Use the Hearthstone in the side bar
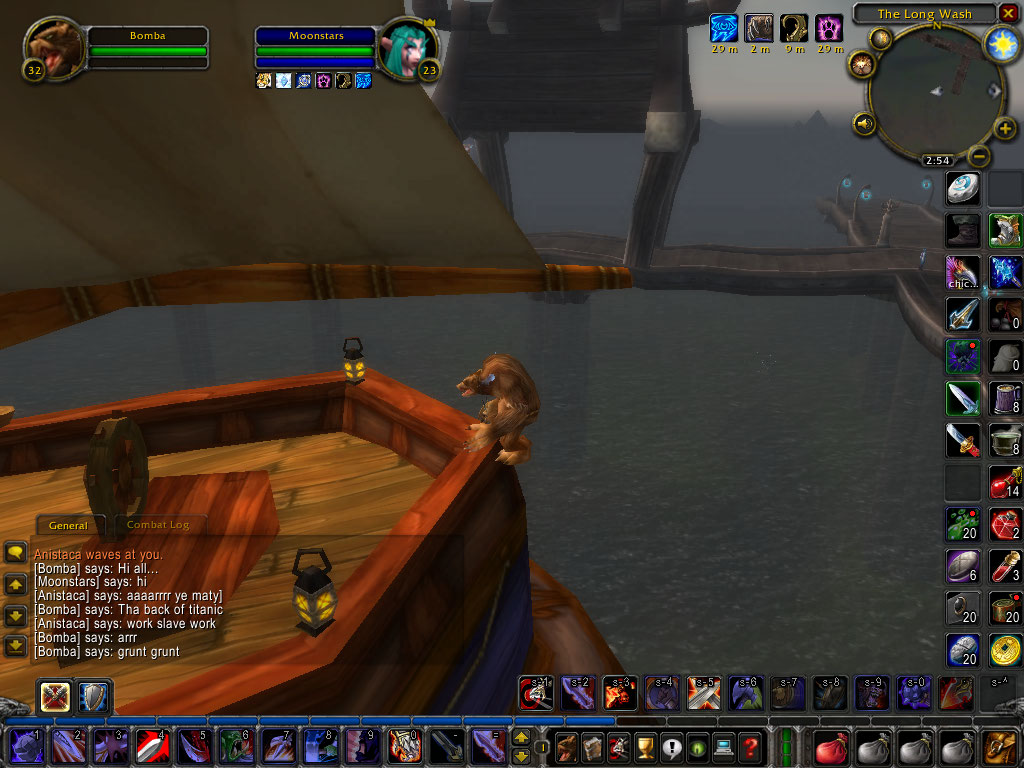1024x768 pixels. tap(963, 189)
